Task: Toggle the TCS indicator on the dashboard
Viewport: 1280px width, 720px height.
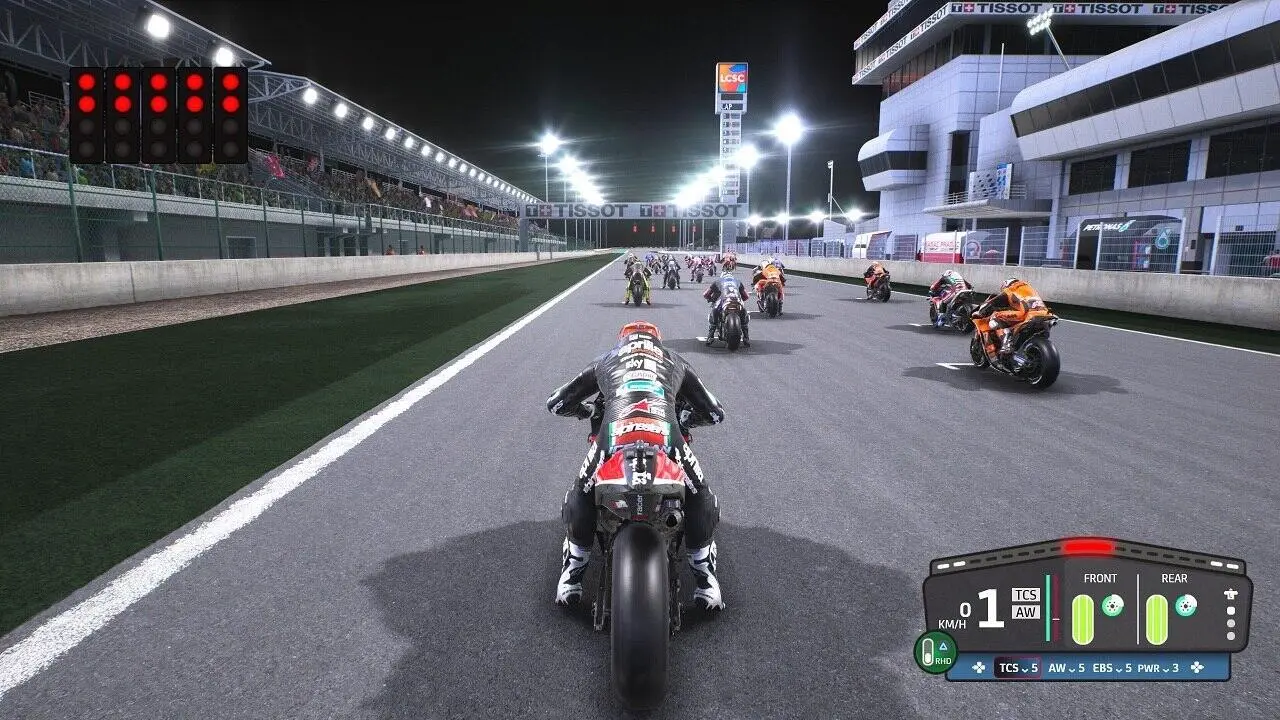Action: pyautogui.click(x=1026, y=595)
